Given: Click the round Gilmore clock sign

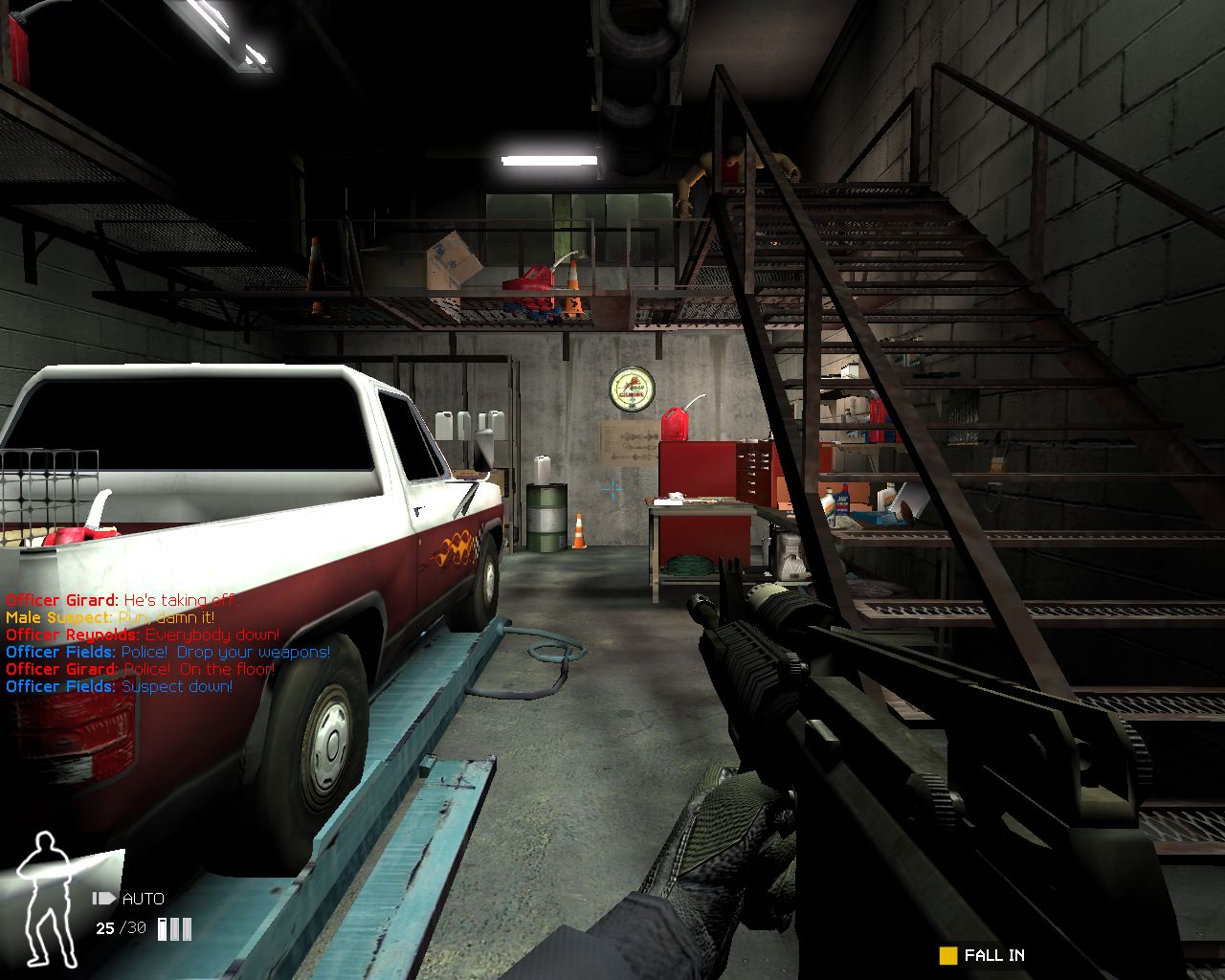Looking at the screenshot, I should pyautogui.click(x=631, y=389).
